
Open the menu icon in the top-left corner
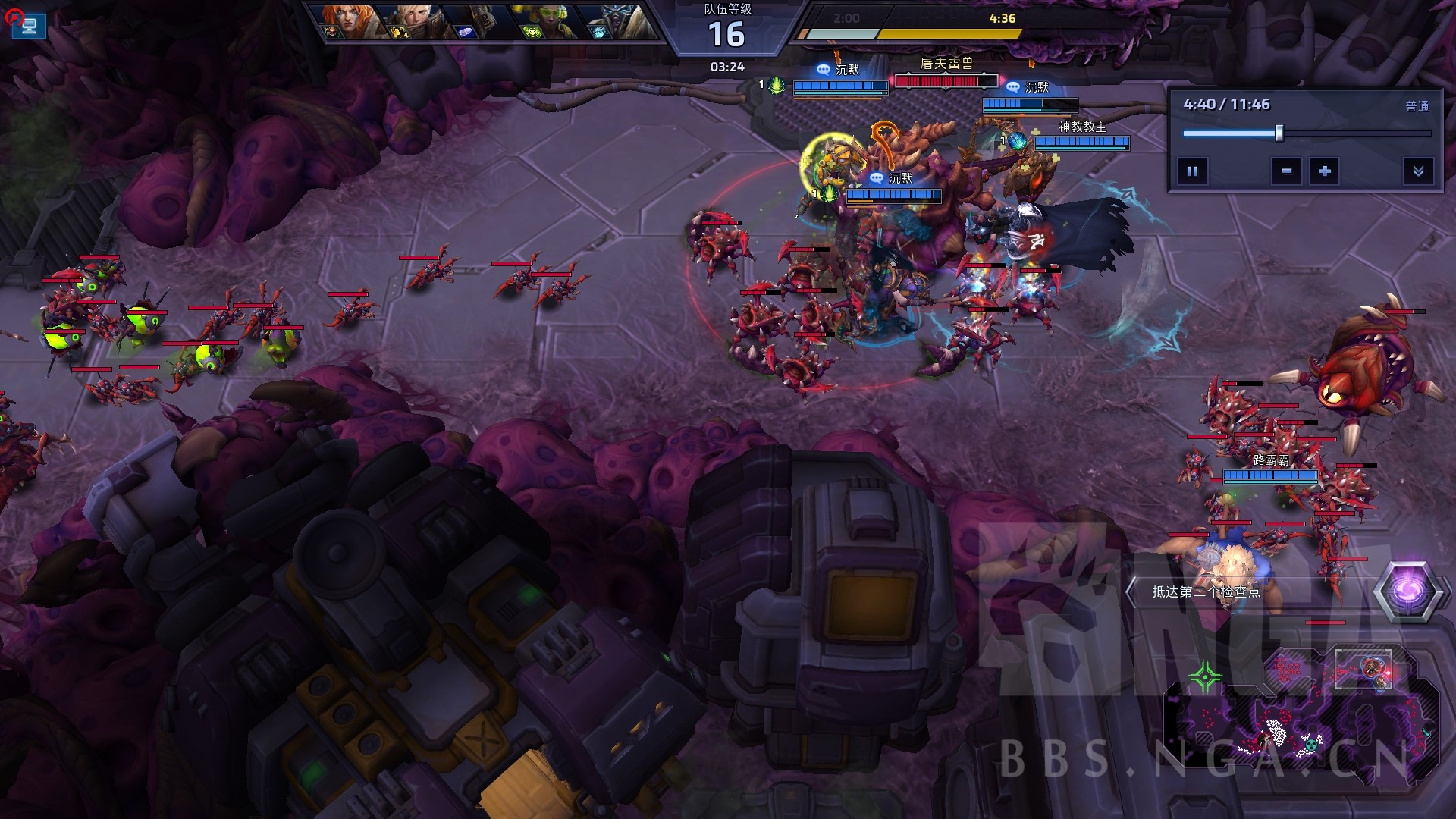click(x=29, y=27)
